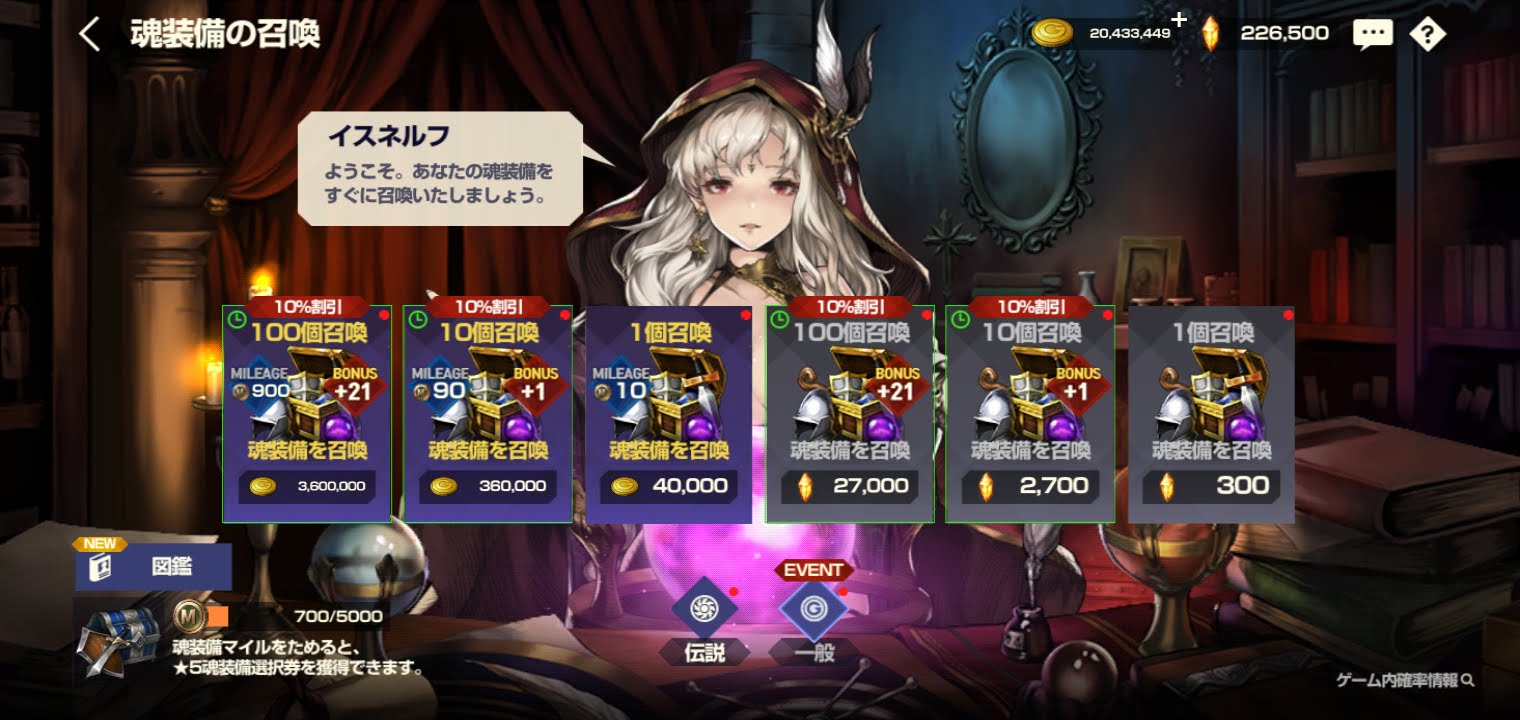Expand currency options with the plus button
This screenshot has height=720, width=1520.
[x=1180, y=18]
